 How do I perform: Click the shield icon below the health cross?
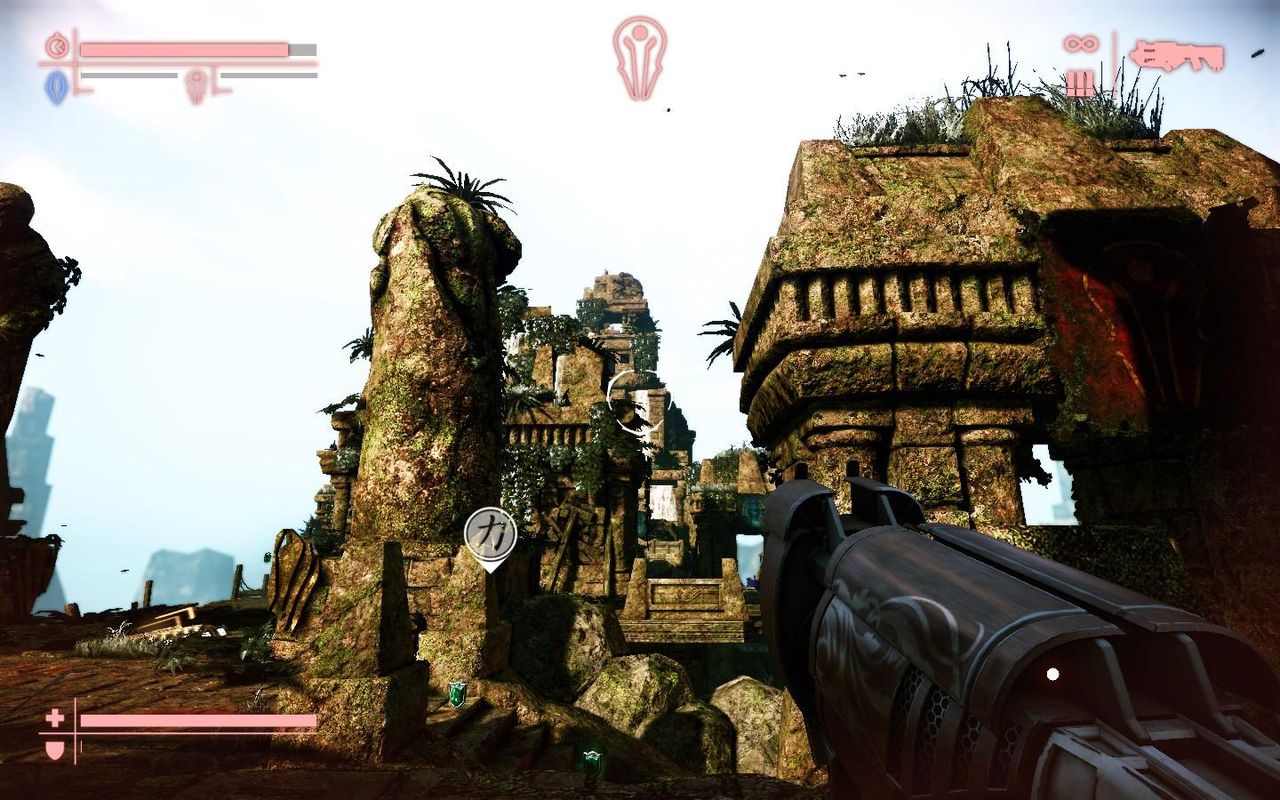[54, 748]
